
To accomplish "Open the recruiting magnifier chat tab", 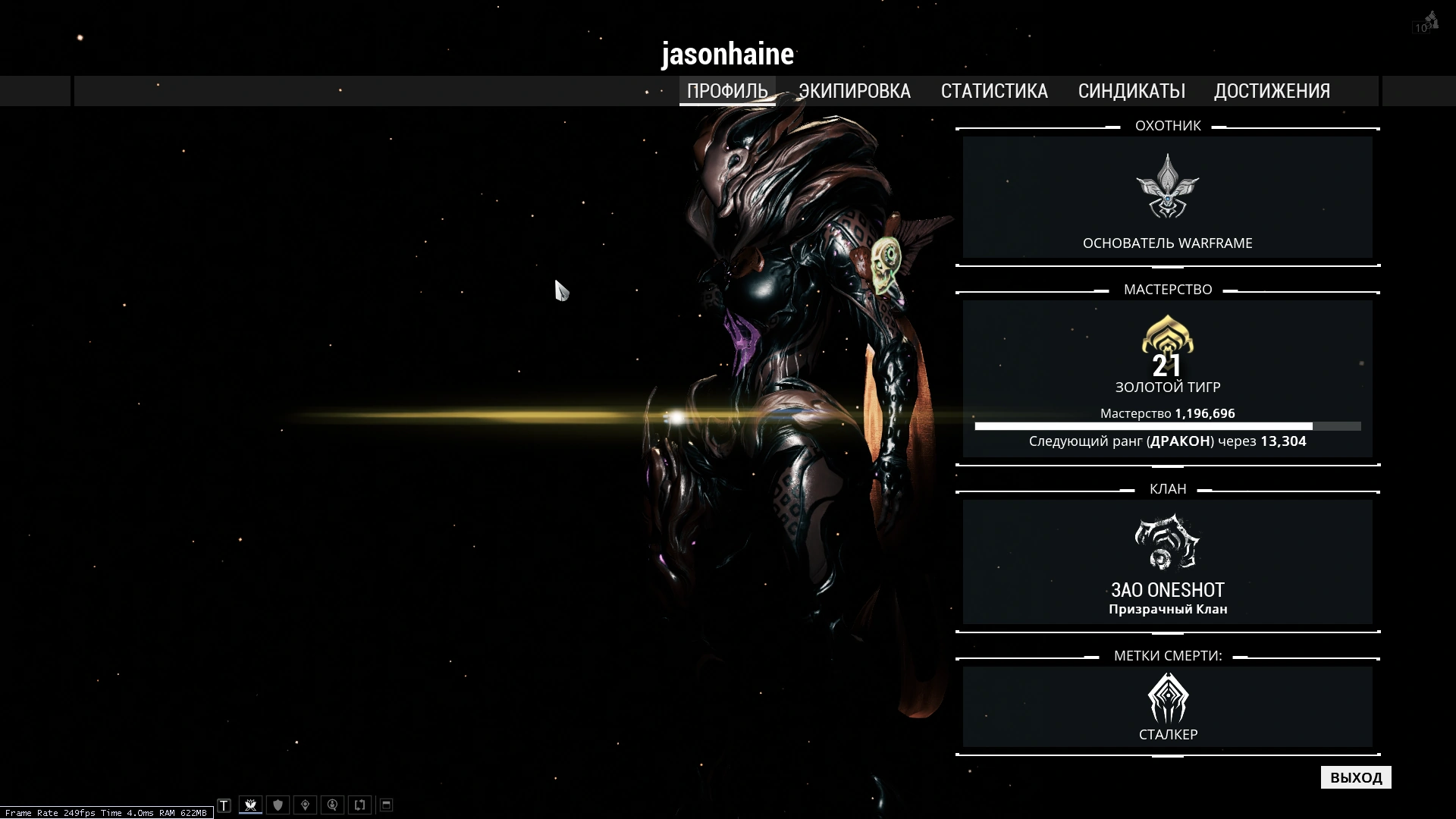I will point(333,805).
